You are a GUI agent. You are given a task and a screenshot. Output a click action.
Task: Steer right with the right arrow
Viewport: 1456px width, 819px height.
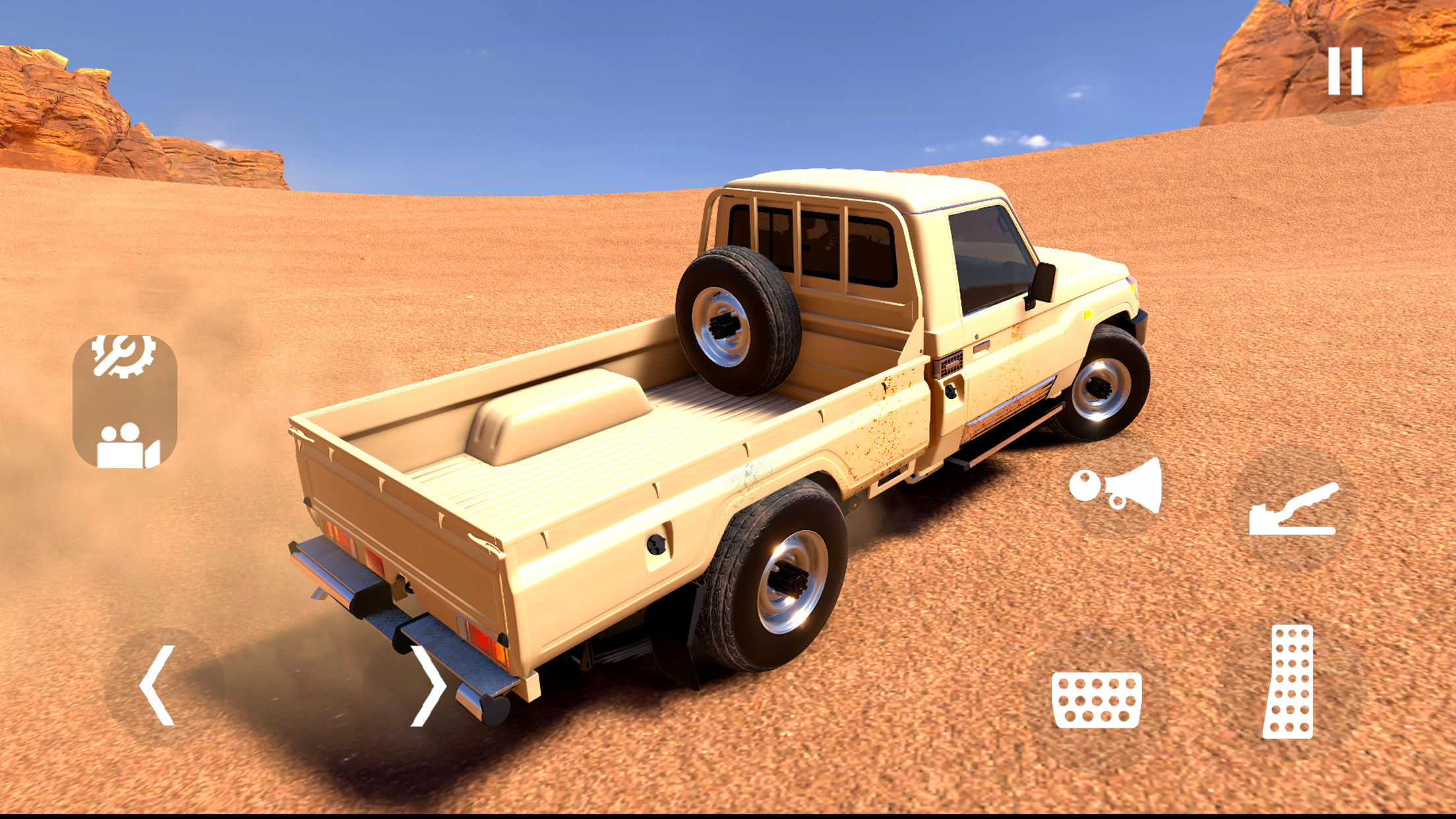pyautogui.click(x=427, y=686)
